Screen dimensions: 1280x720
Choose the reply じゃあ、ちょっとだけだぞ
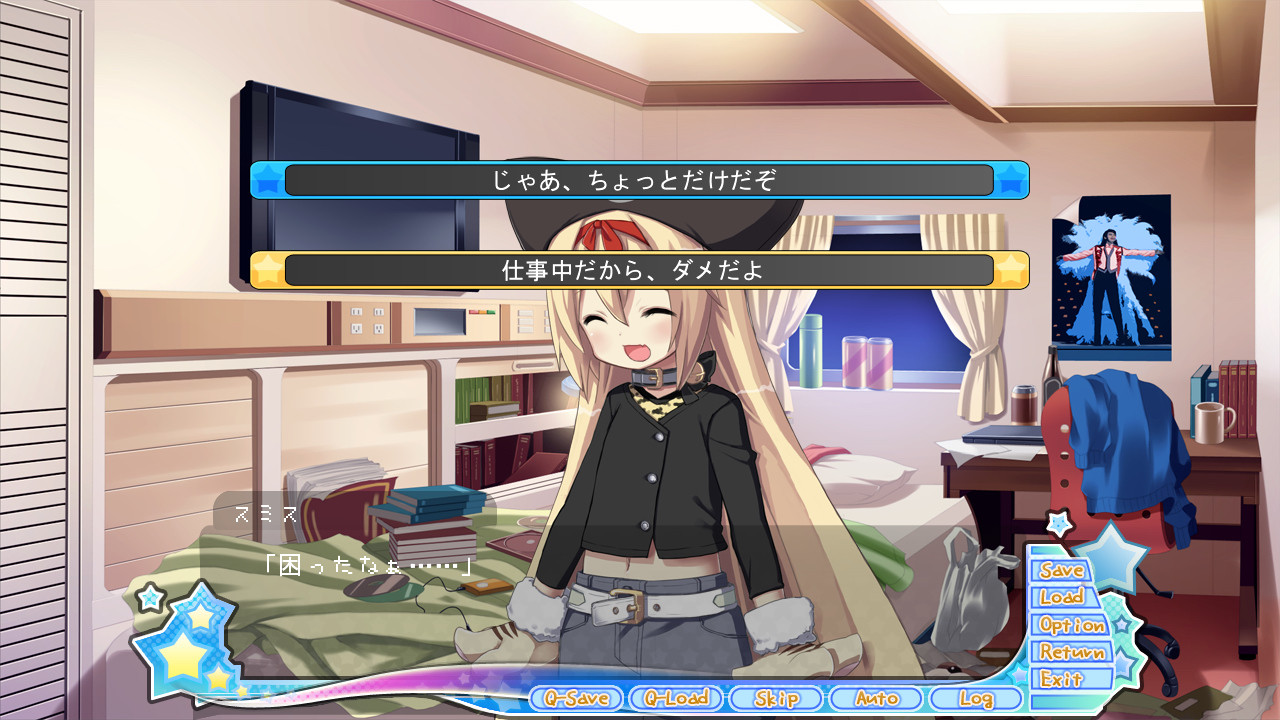(x=639, y=180)
